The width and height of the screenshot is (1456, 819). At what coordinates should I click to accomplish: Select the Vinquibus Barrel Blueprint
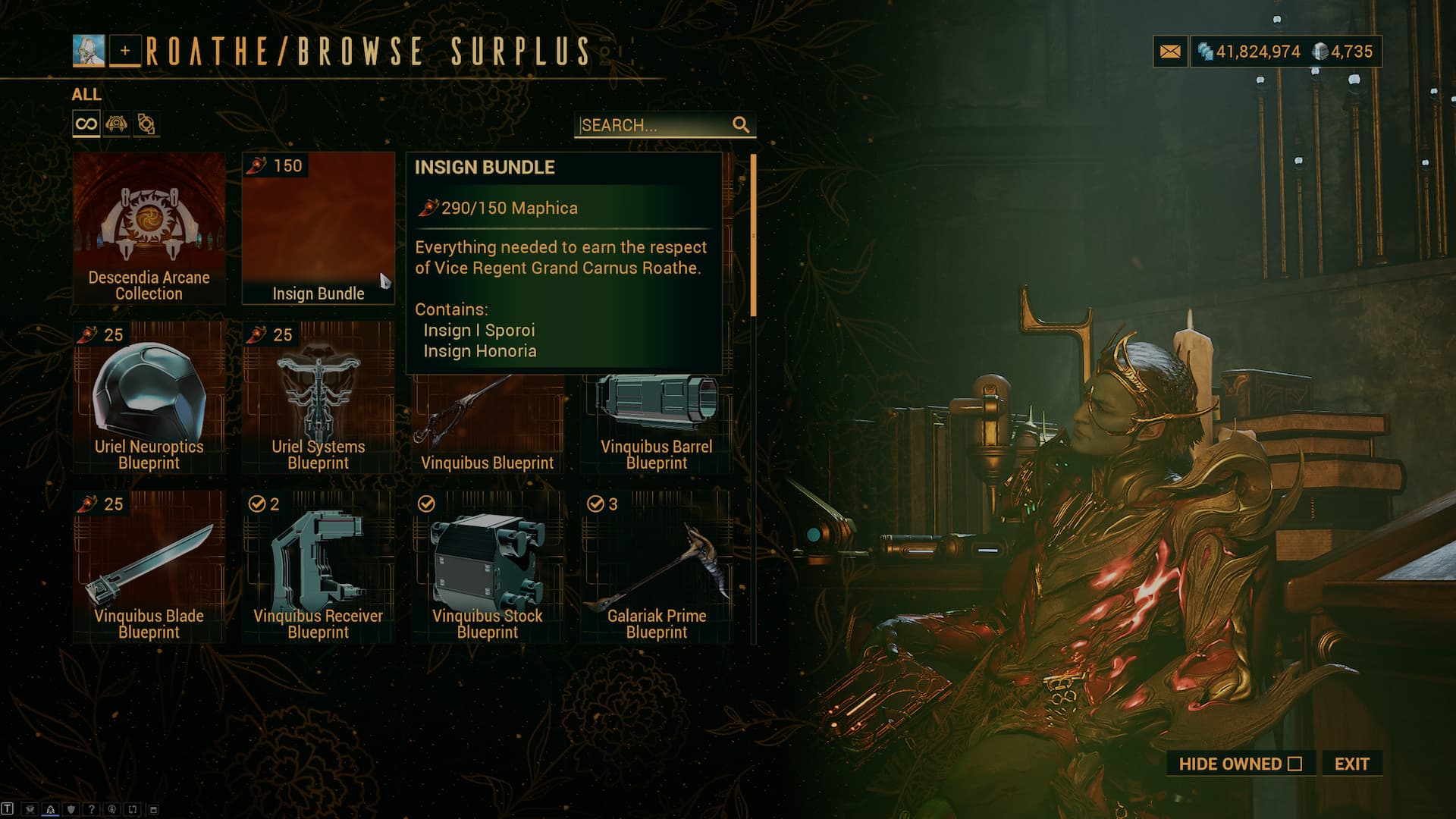657,425
